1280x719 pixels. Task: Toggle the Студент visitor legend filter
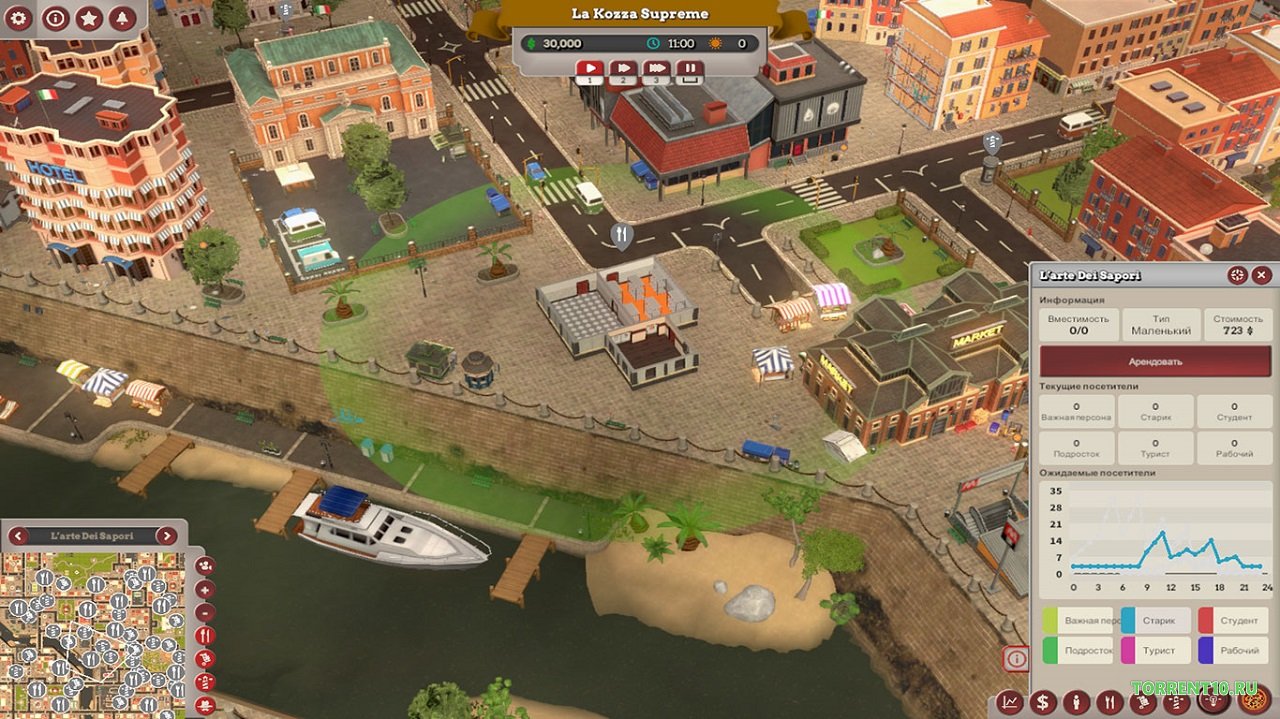1233,621
